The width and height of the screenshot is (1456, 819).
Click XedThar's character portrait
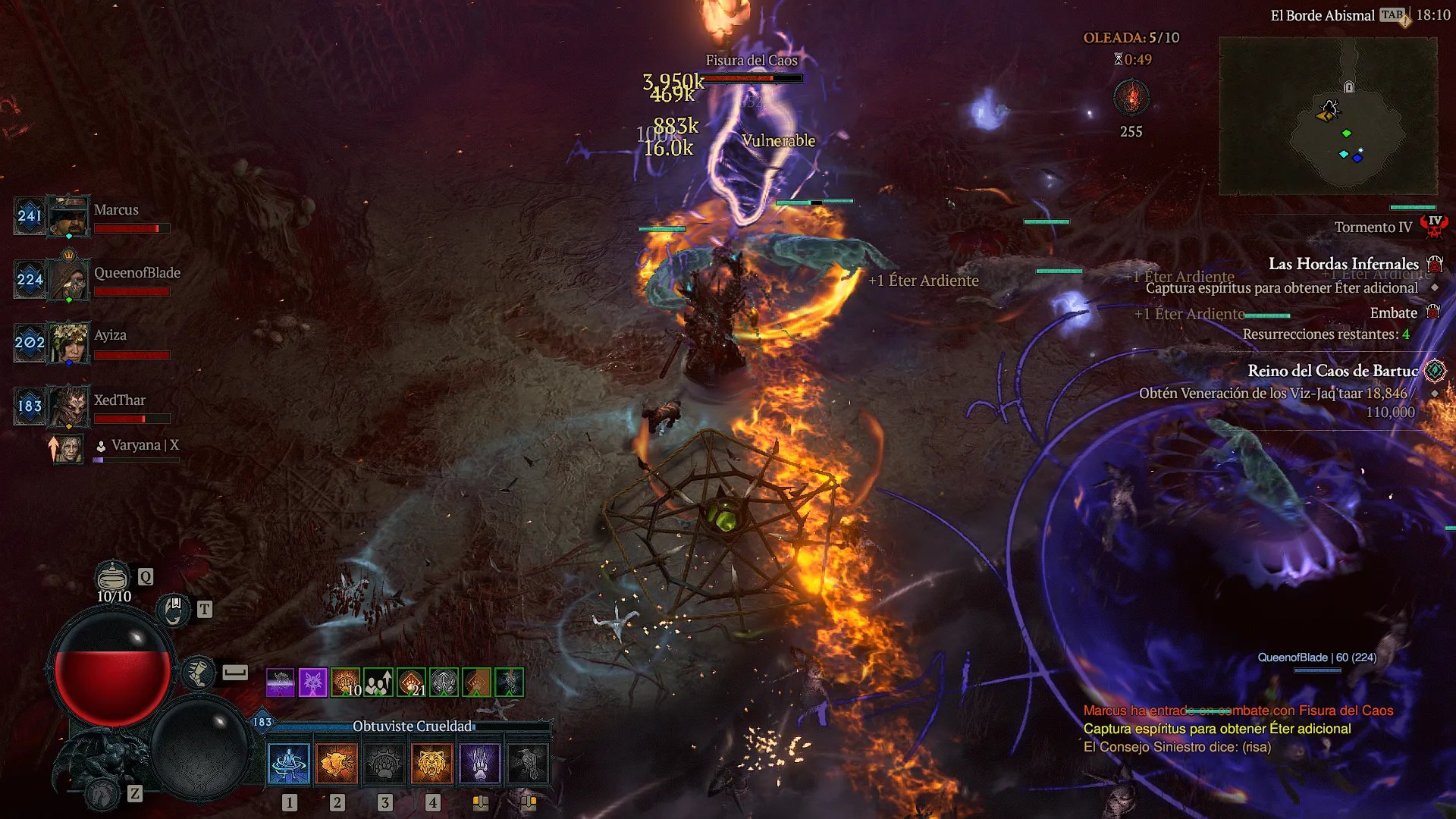pyautogui.click(x=68, y=406)
